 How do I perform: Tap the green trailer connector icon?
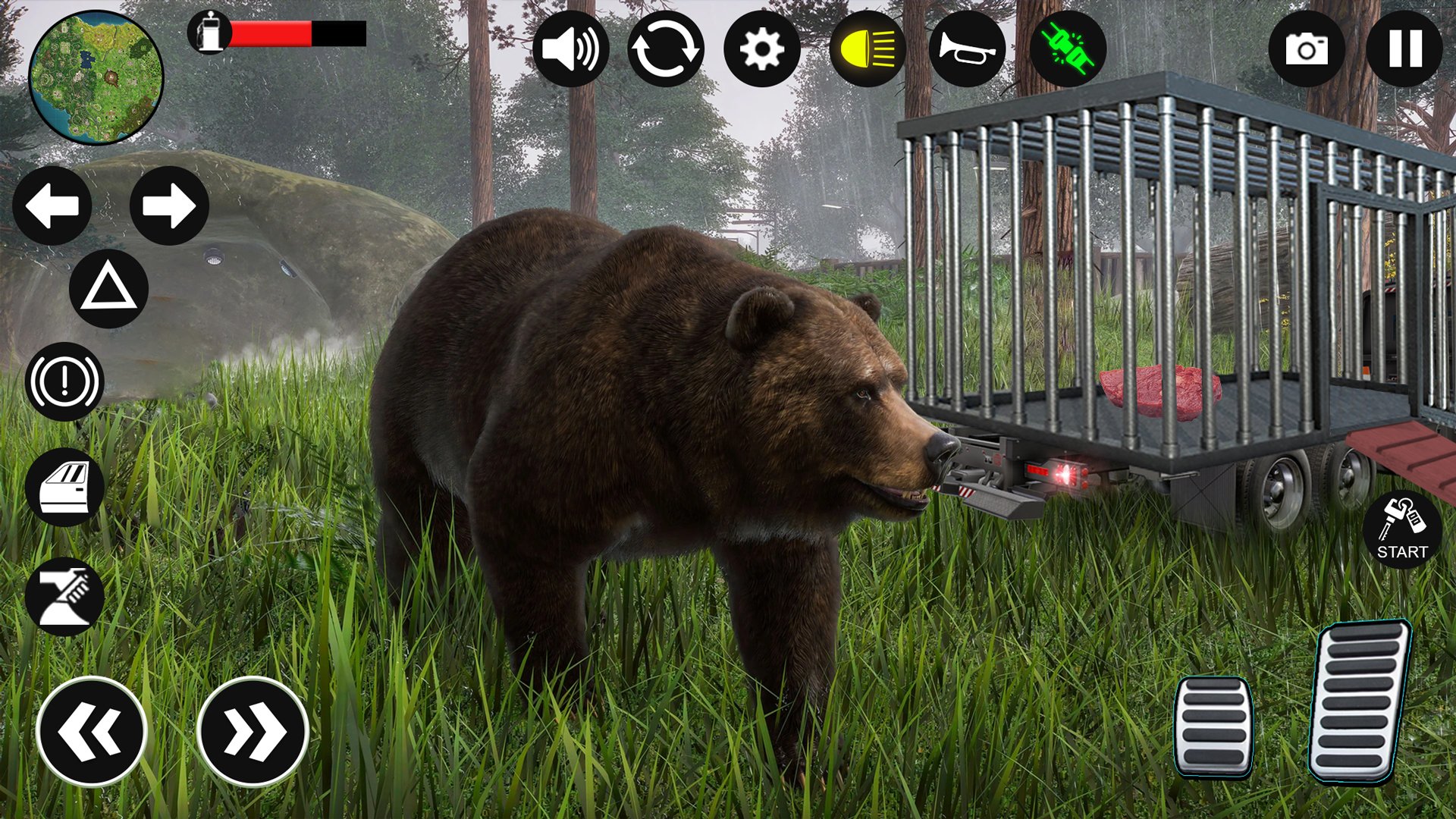coord(1068,49)
